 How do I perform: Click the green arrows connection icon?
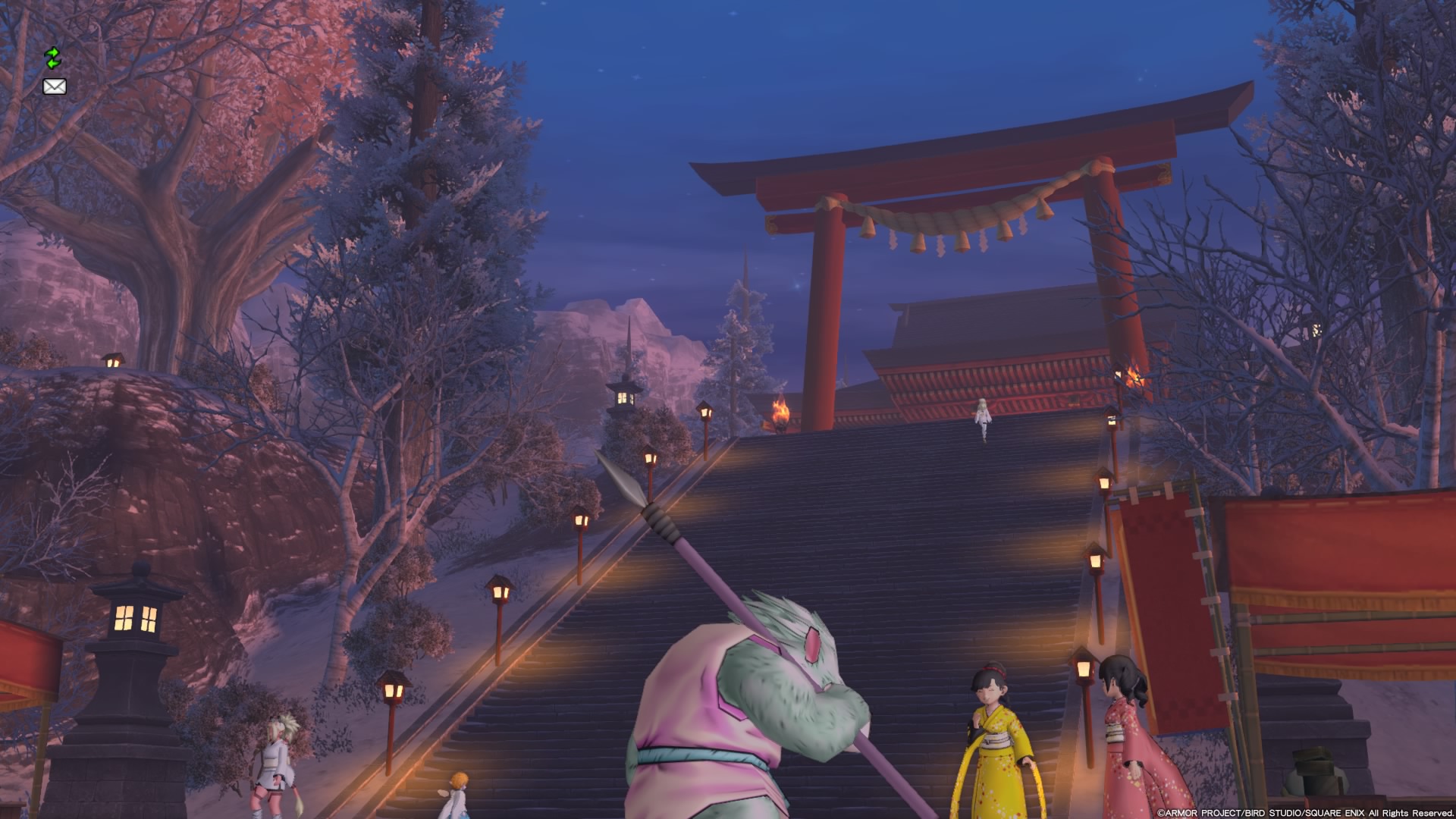[52, 58]
